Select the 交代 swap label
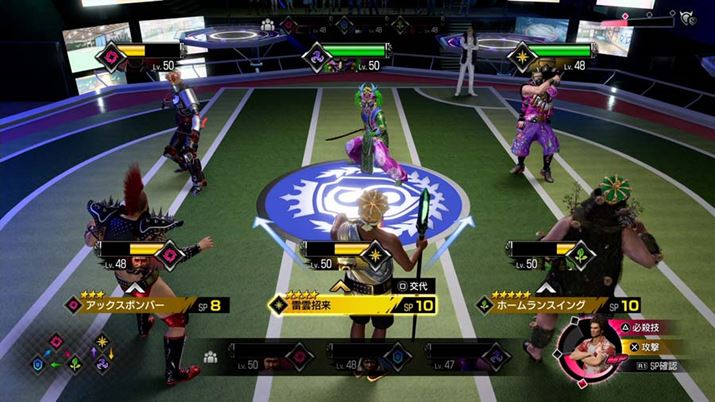 (x=413, y=286)
